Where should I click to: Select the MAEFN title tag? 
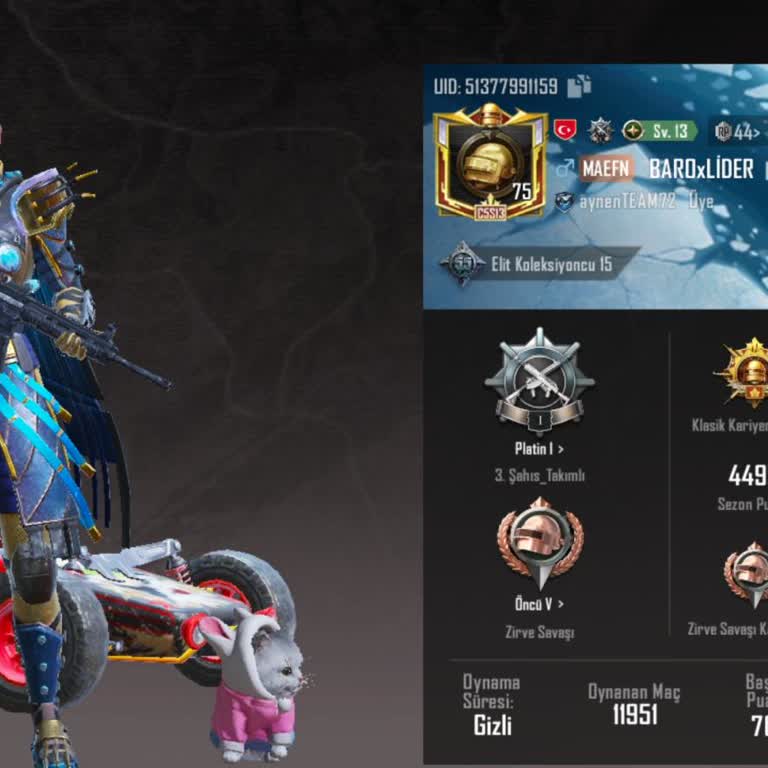(607, 168)
